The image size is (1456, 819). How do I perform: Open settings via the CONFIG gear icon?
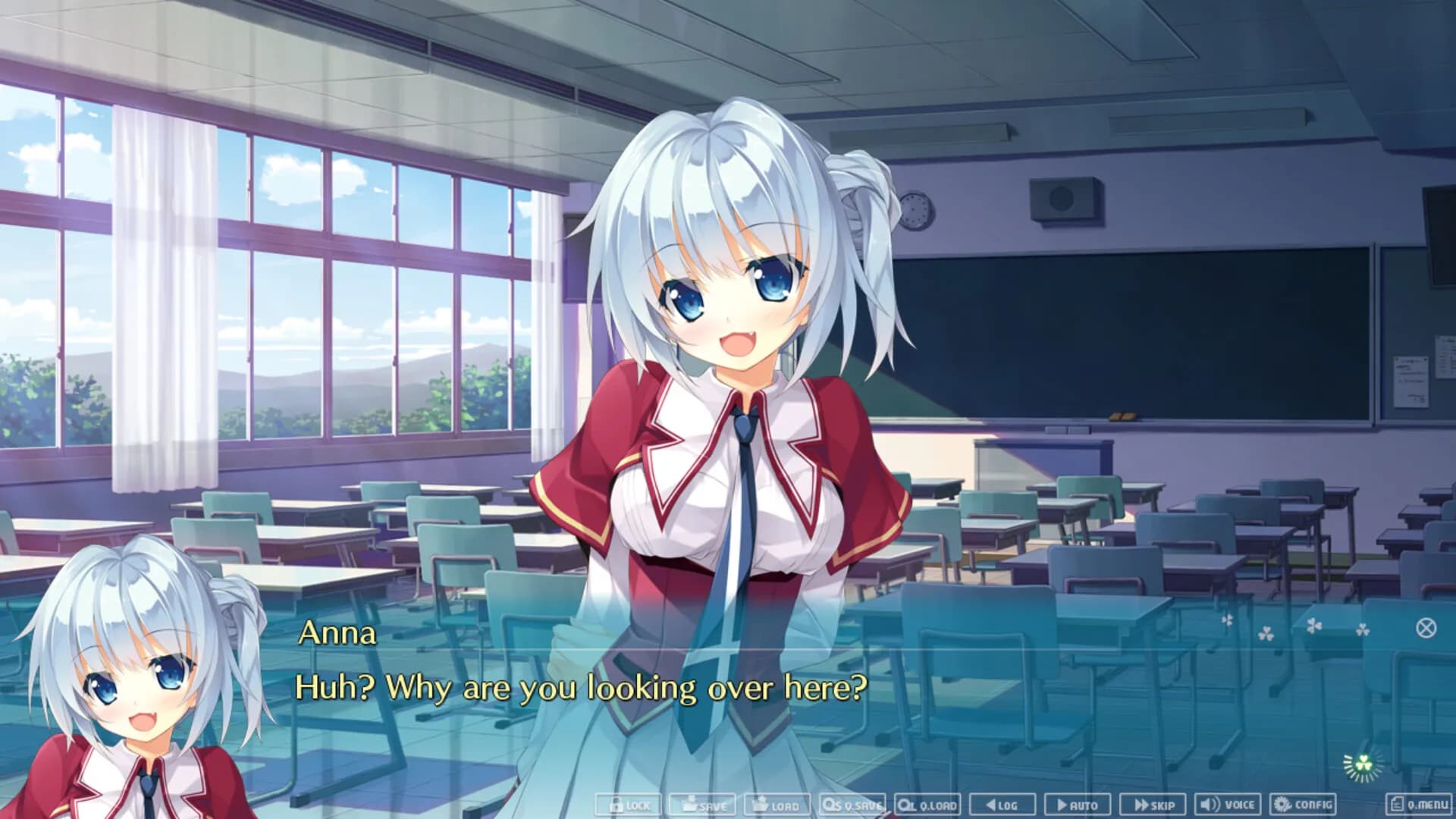click(1282, 805)
